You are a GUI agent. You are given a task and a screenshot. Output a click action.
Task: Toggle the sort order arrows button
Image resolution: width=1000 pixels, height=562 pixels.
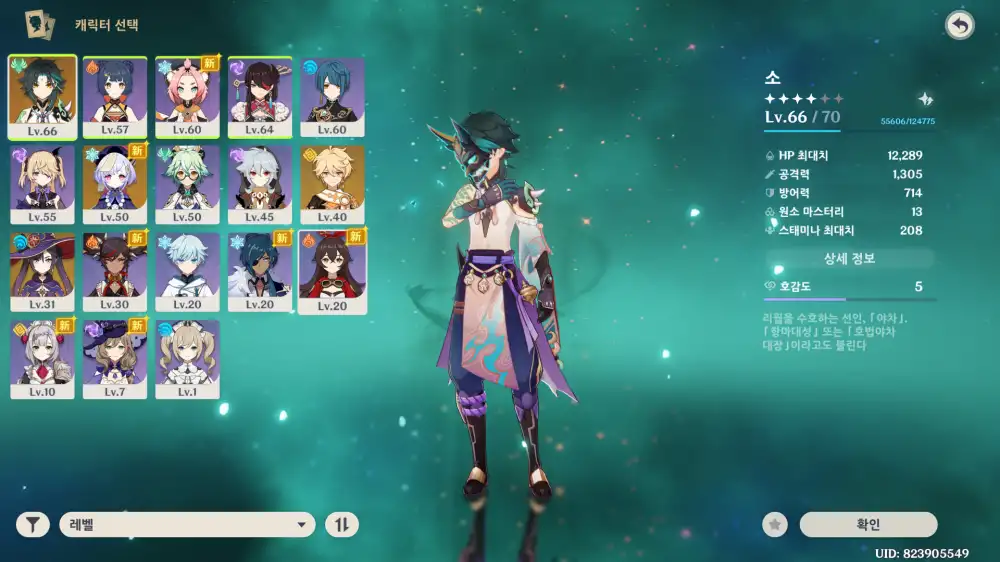(342, 525)
